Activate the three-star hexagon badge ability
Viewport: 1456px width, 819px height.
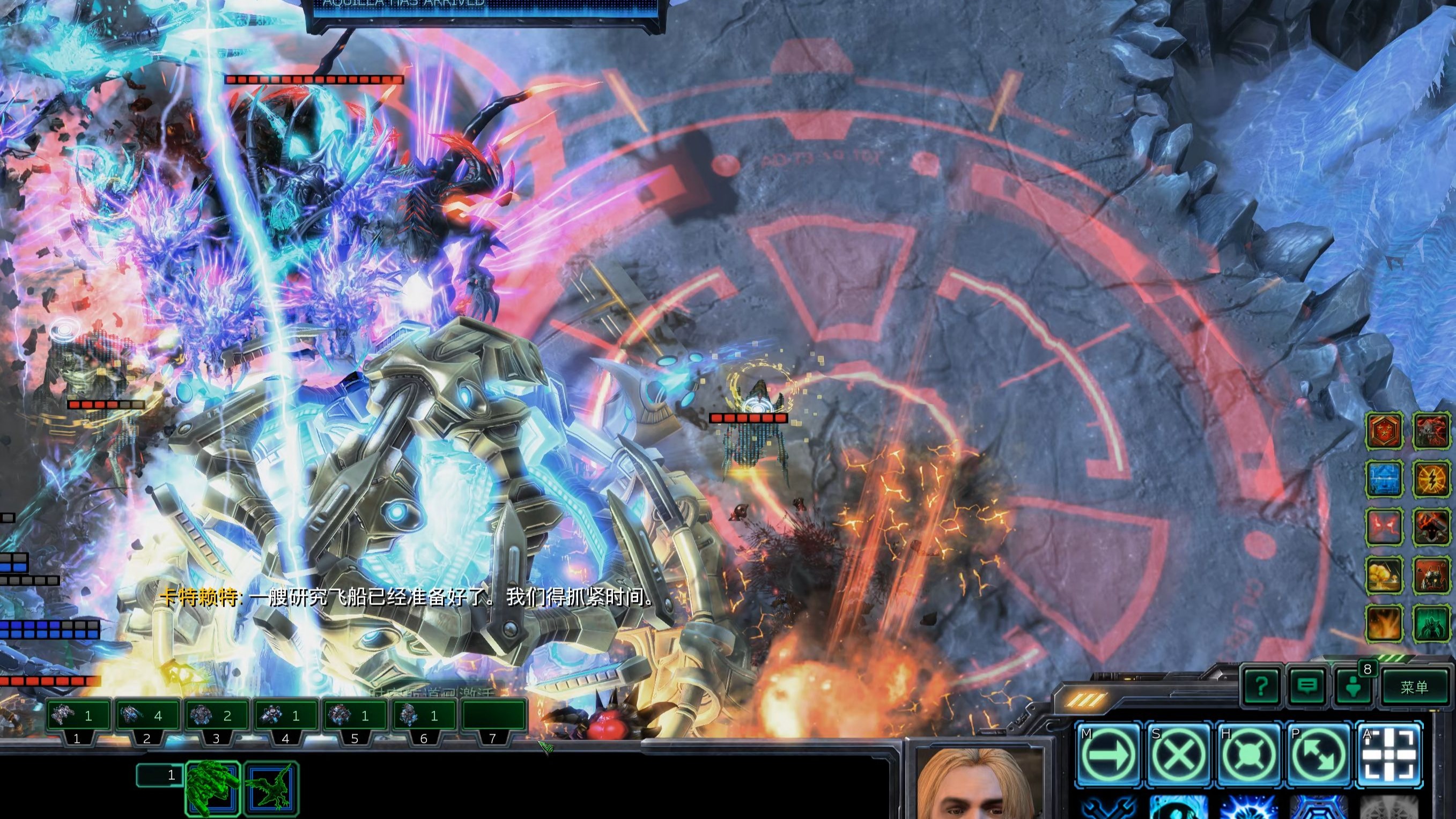(x=1384, y=431)
